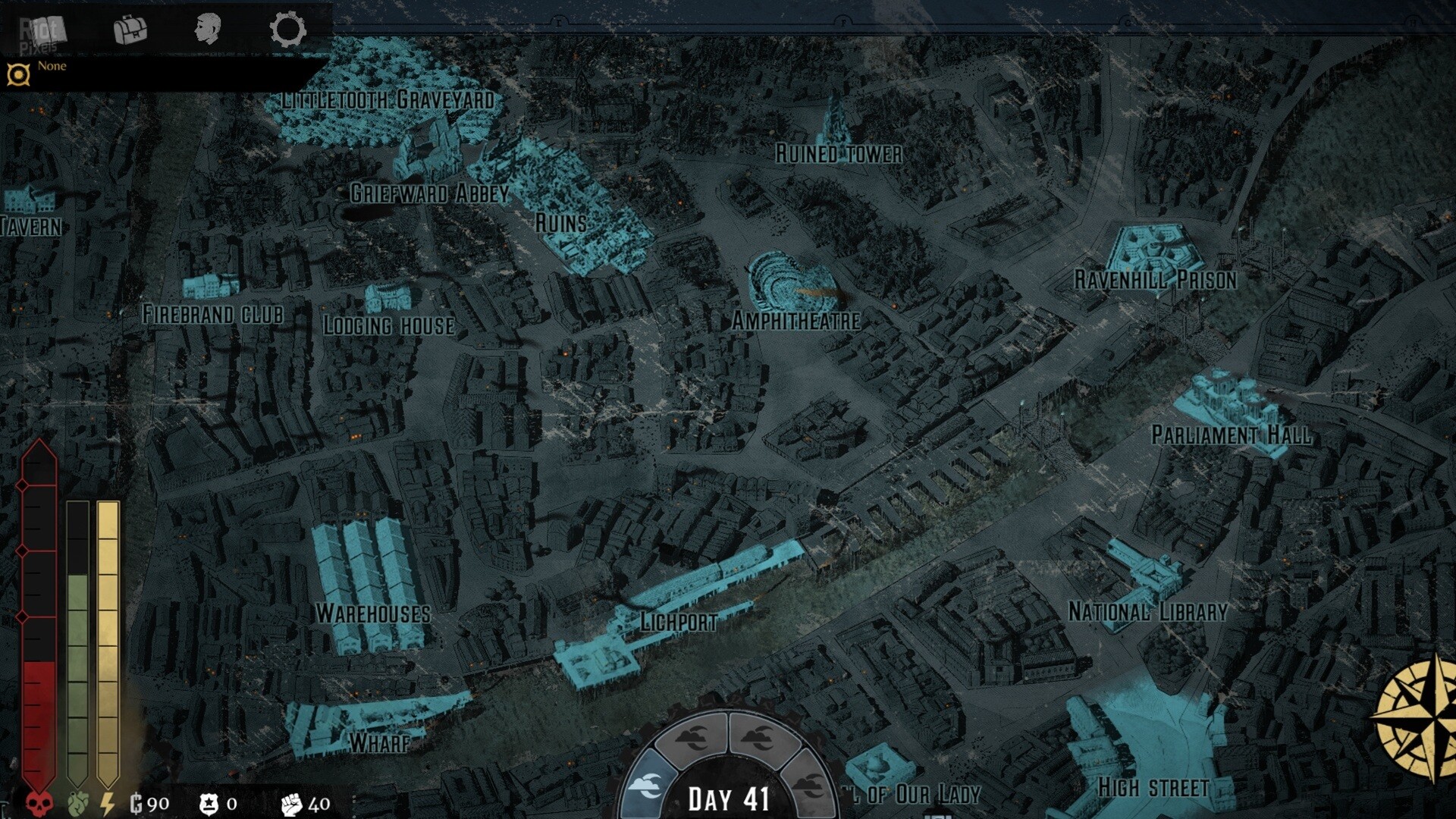Open the briefcase inventory
The image size is (1456, 819).
tap(130, 30)
